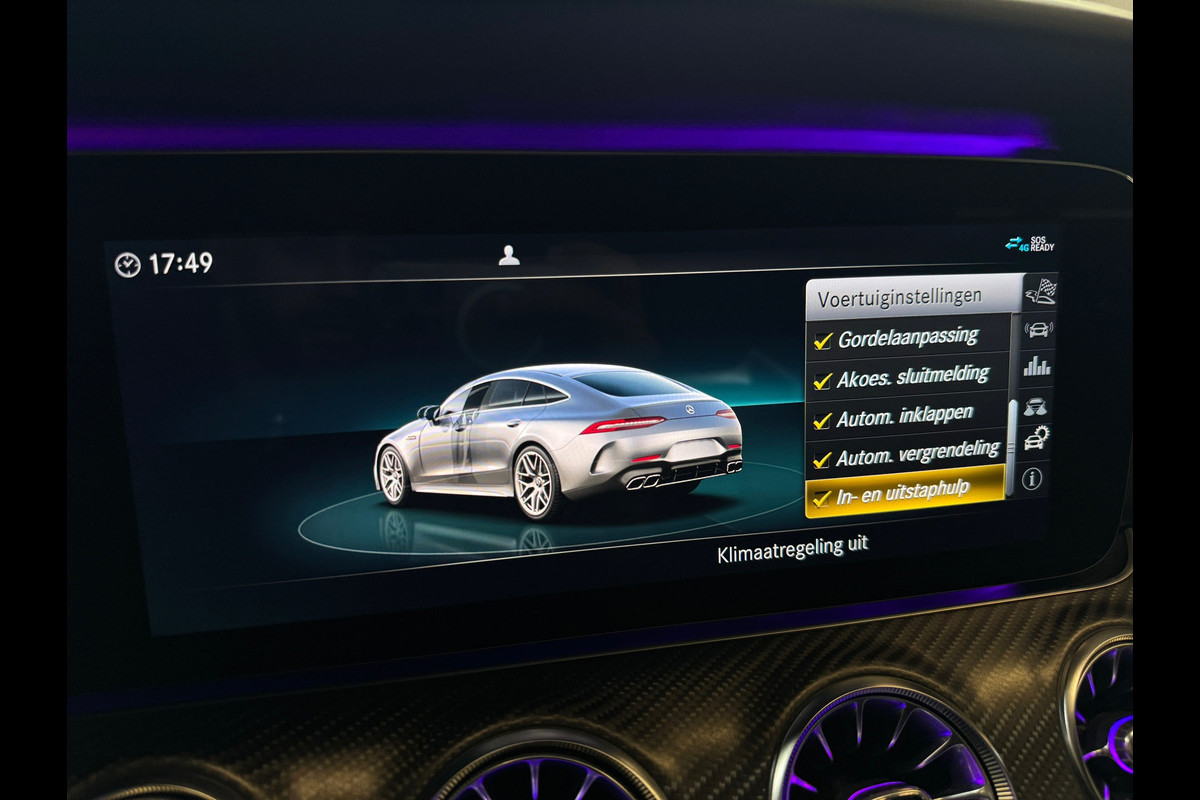Open the bar chart consumption tab
This screenshot has height=800, width=1200.
(1037, 366)
